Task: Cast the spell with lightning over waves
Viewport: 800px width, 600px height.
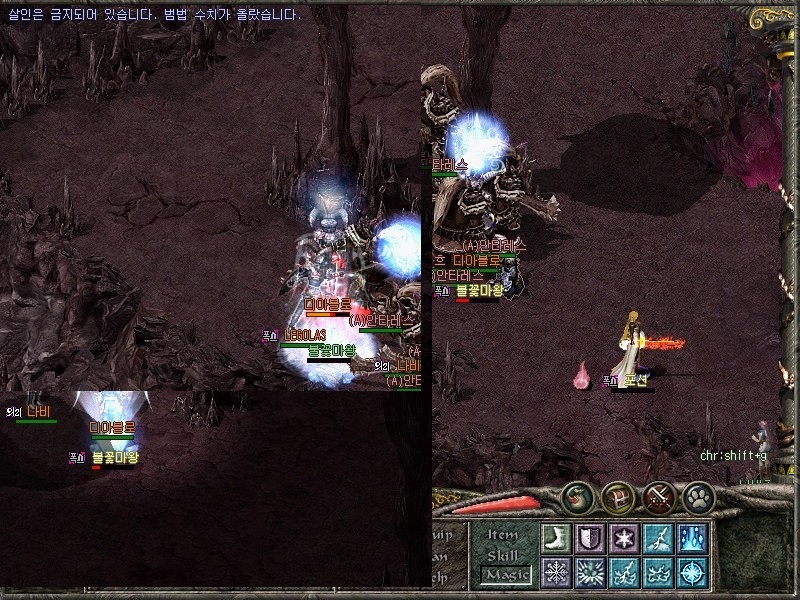Action: click(624, 573)
